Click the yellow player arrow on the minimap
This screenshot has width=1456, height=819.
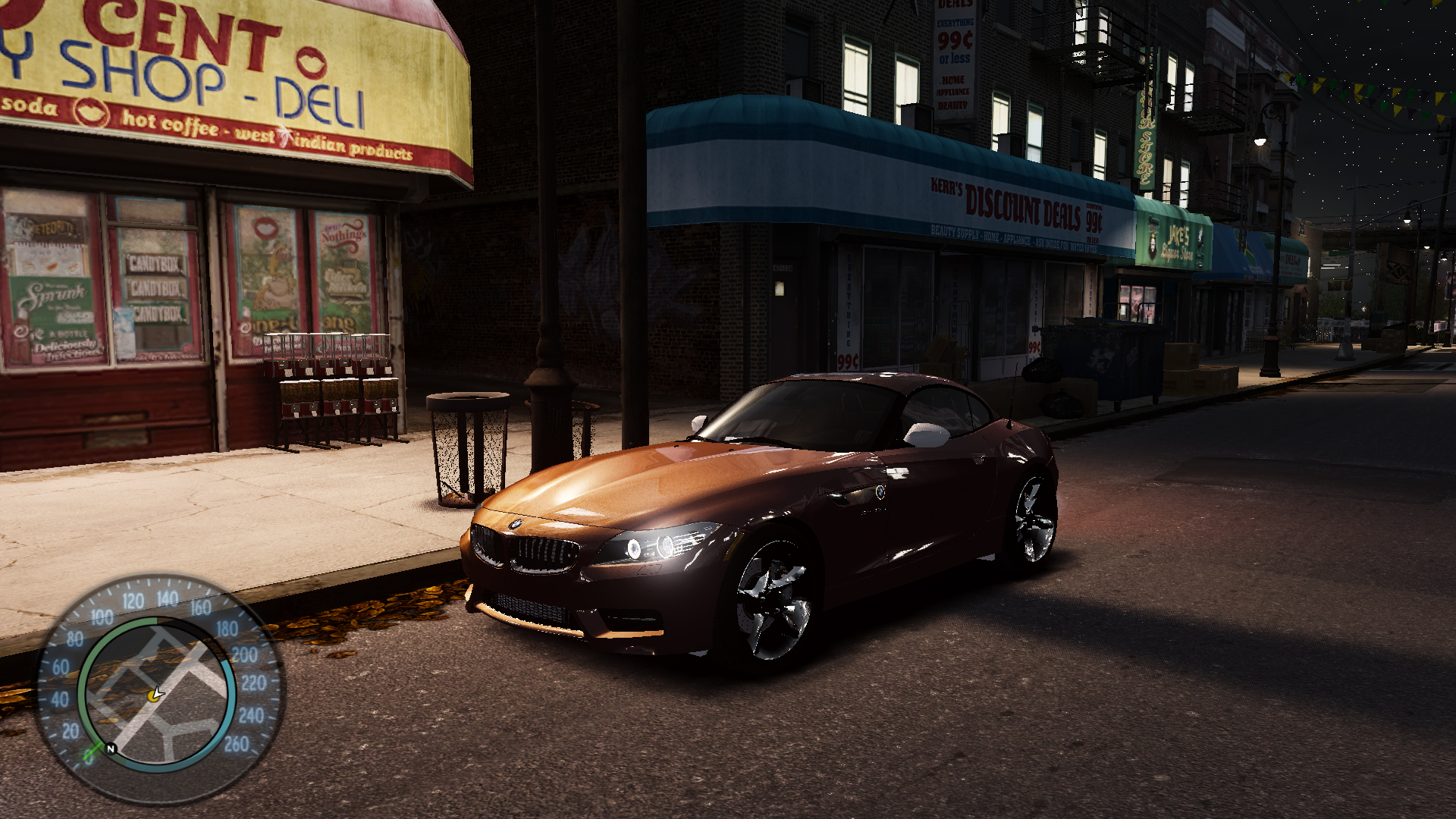[156, 694]
